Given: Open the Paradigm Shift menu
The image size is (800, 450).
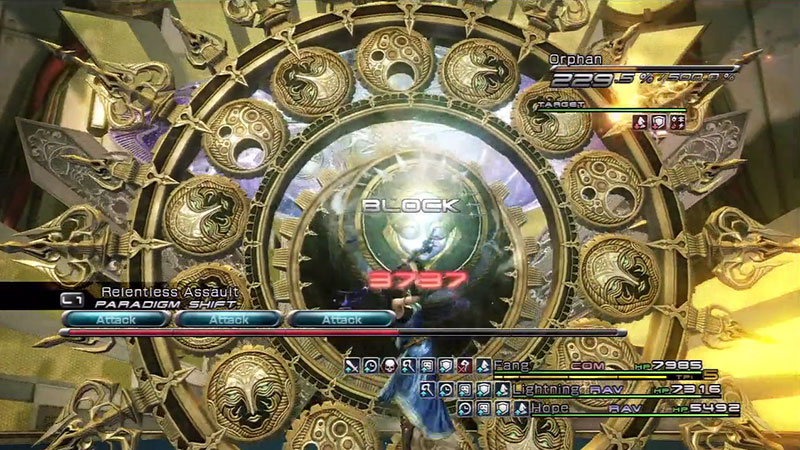Looking at the screenshot, I should (x=160, y=303).
